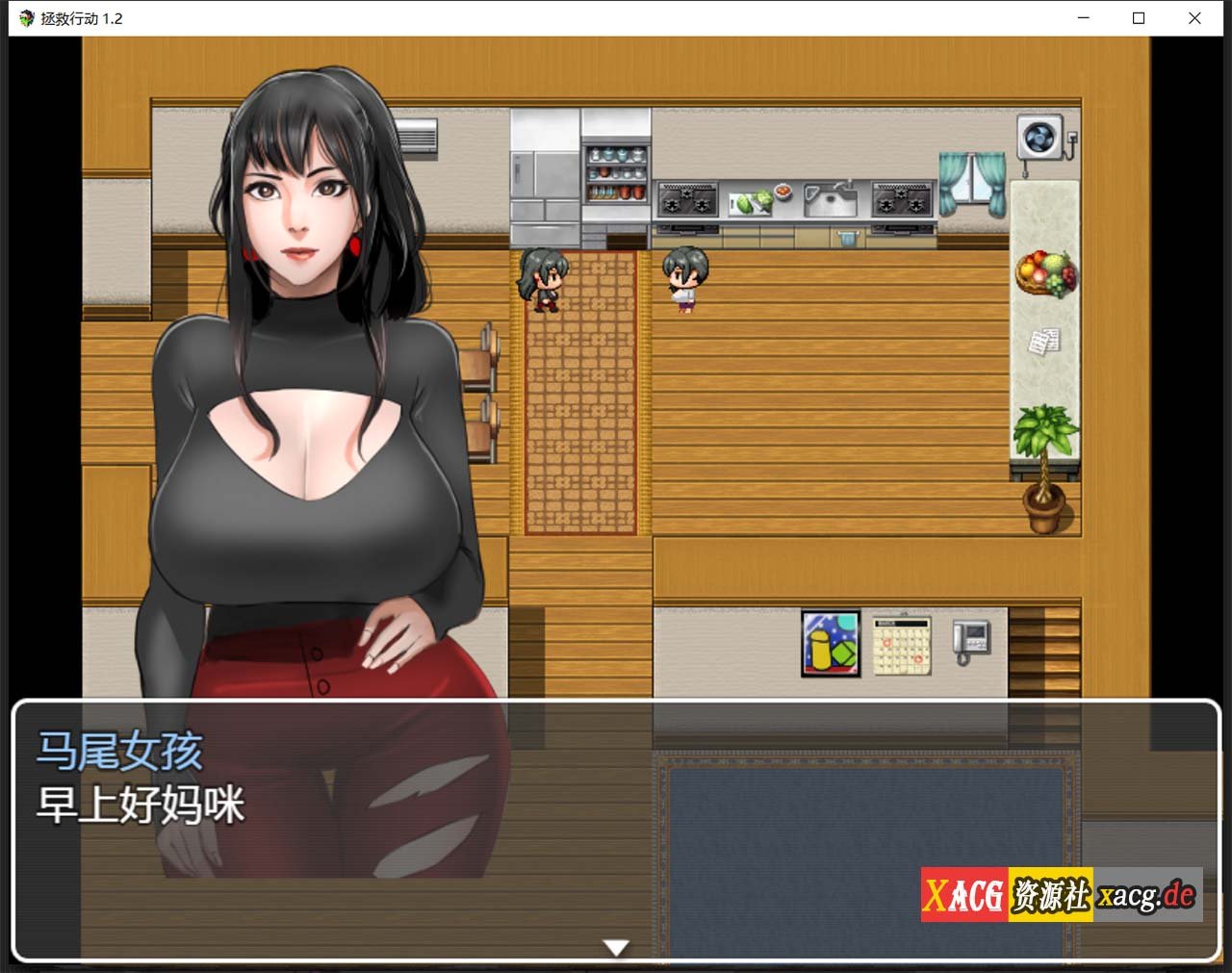Select the ventilation fan in the kitchen
The image size is (1232, 973).
[x=1040, y=138]
